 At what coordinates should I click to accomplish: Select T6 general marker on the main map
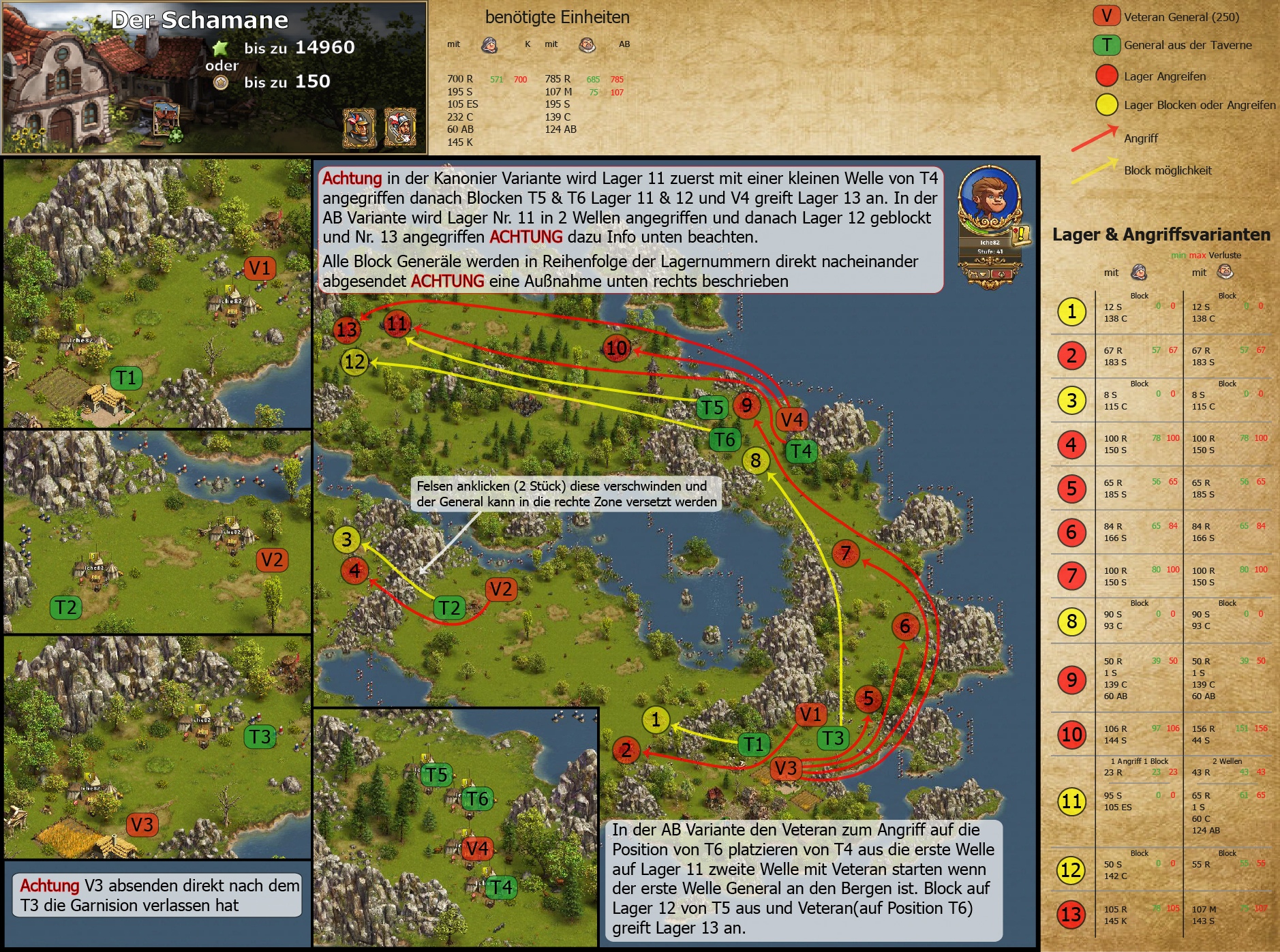(x=724, y=440)
